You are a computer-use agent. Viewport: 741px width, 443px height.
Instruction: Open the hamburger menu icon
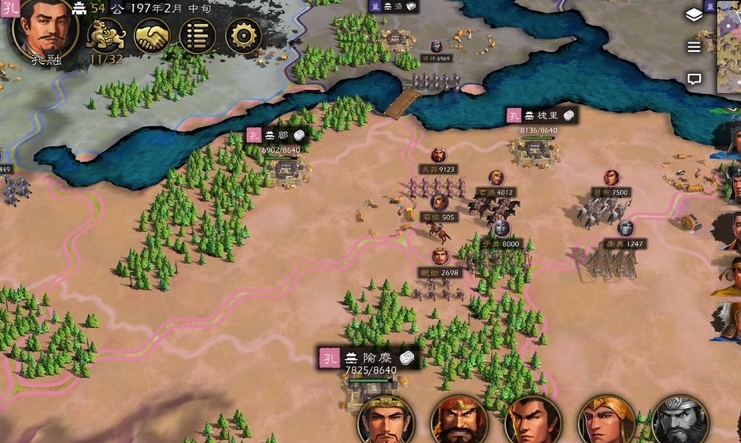coord(694,47)
